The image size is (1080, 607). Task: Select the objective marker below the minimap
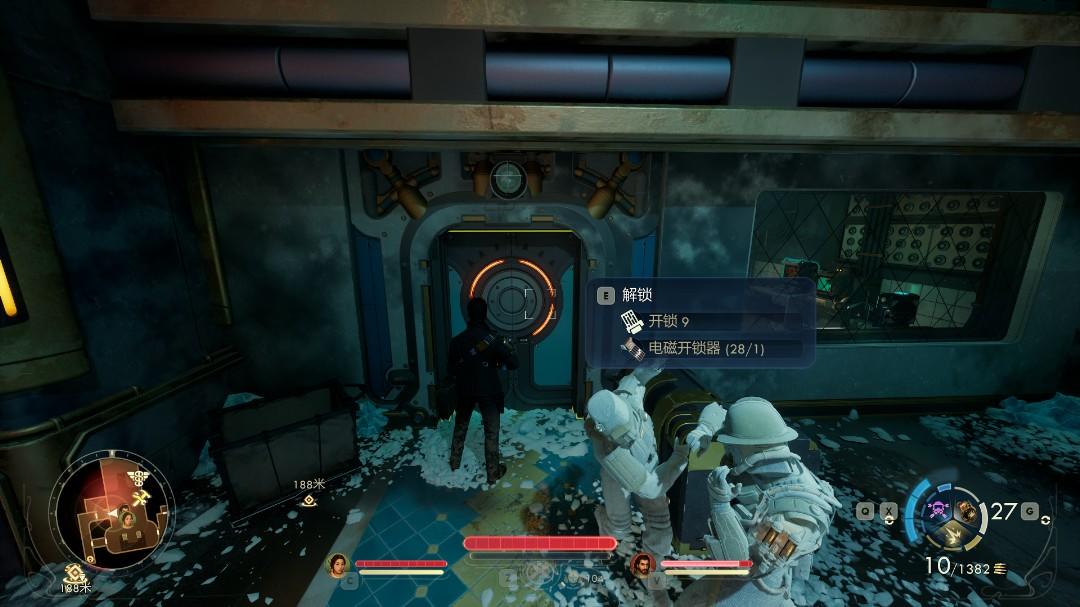tap(73, 574)
